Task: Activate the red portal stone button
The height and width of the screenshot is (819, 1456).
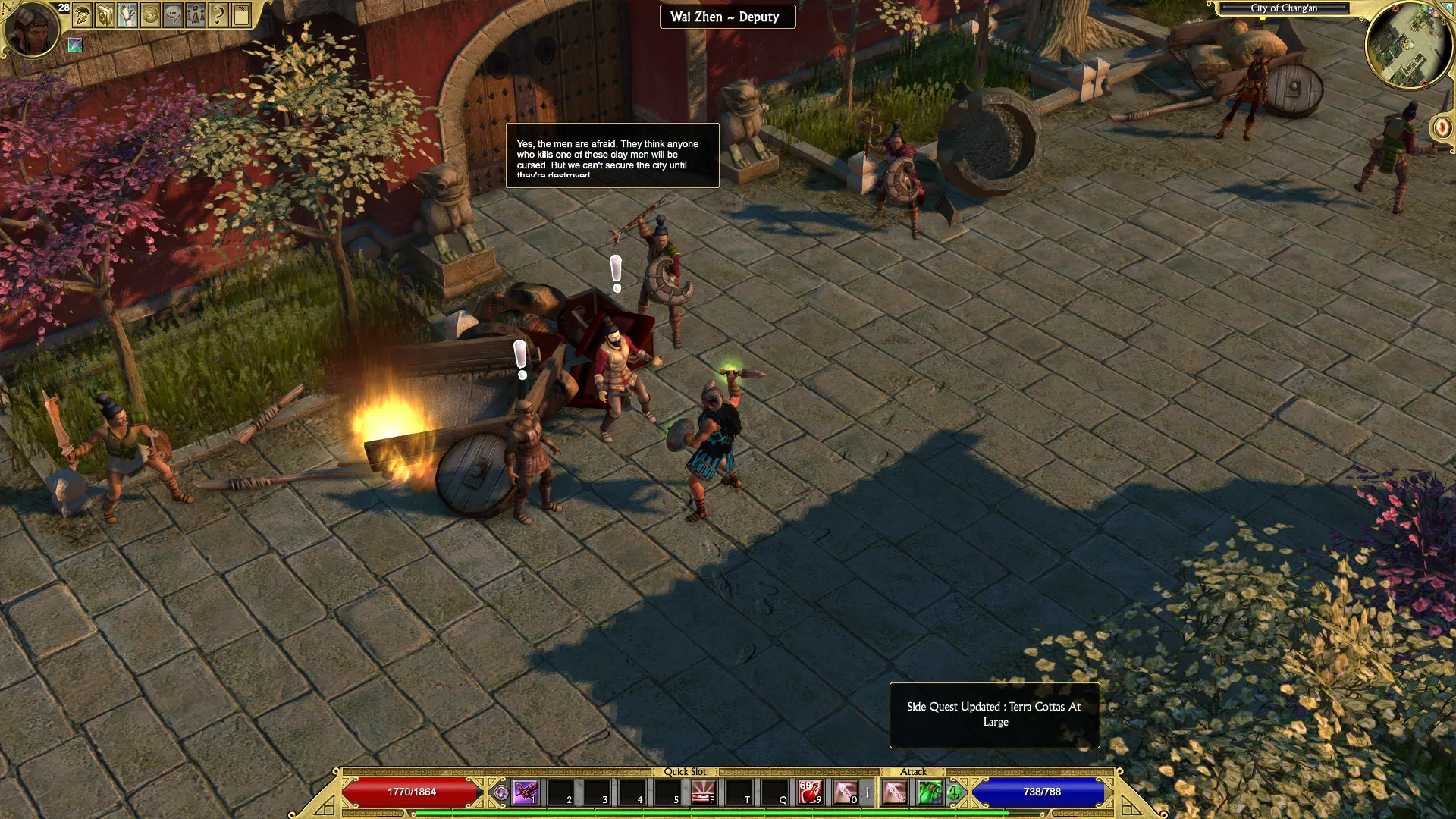Action: pos(1442,127)
